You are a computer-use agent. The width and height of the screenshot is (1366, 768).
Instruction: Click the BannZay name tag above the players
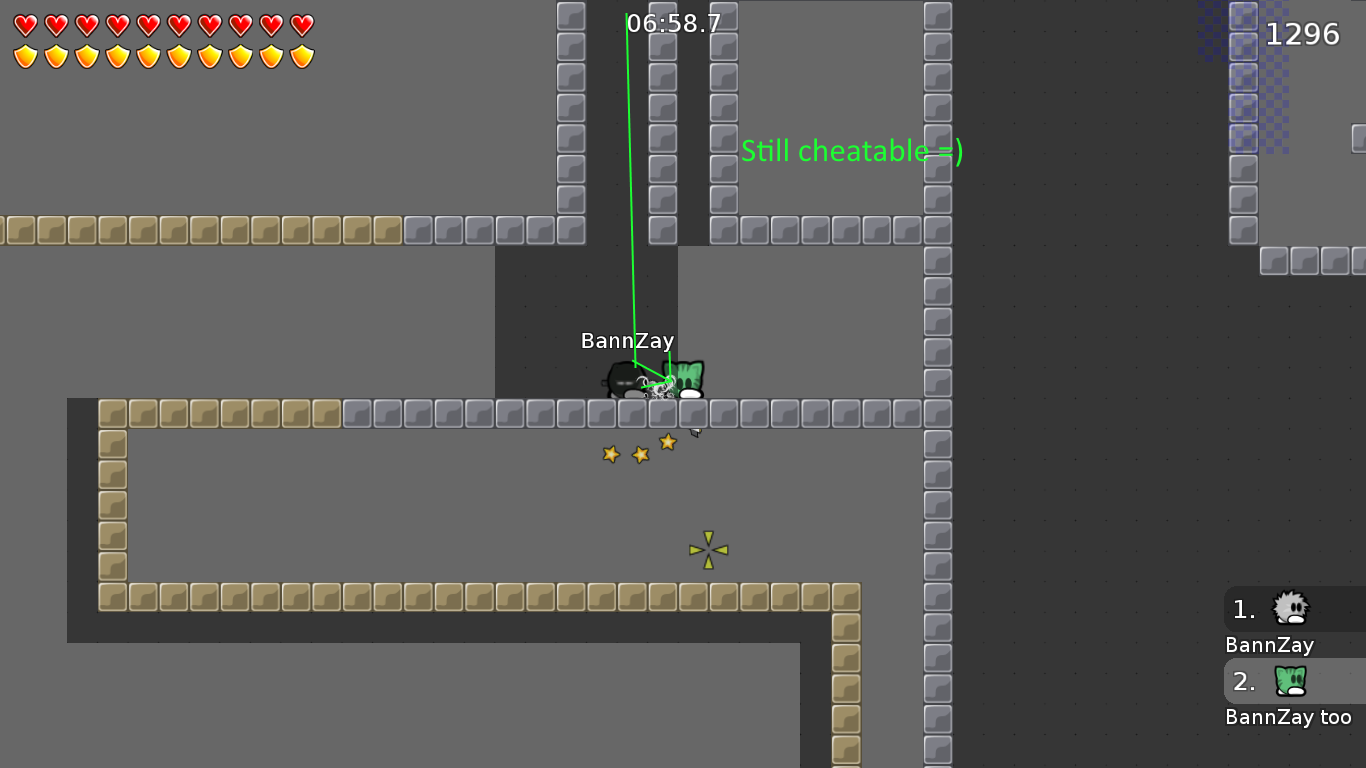point(627,340)
